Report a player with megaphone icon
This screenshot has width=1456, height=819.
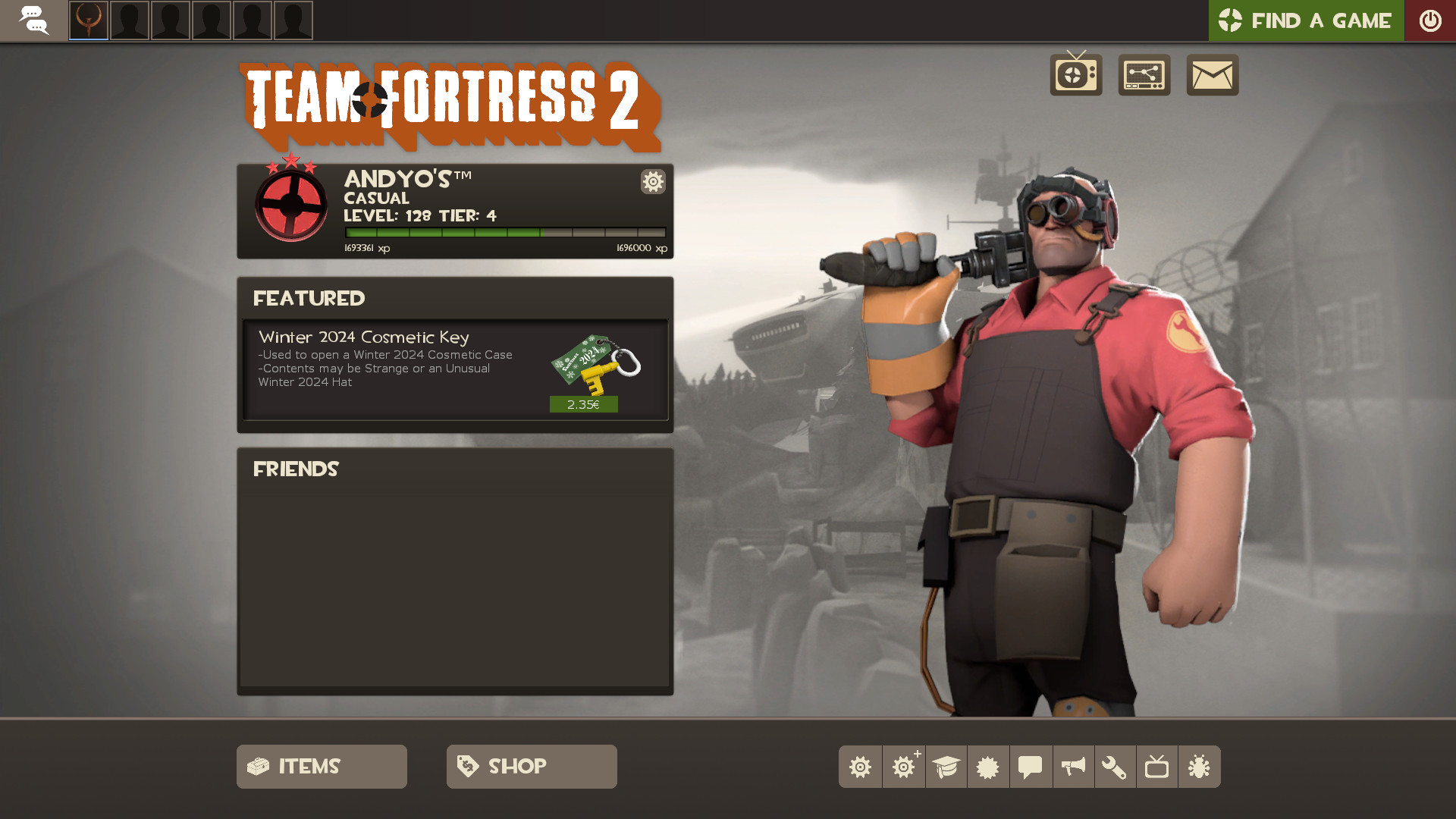(x=1073, y=767)
